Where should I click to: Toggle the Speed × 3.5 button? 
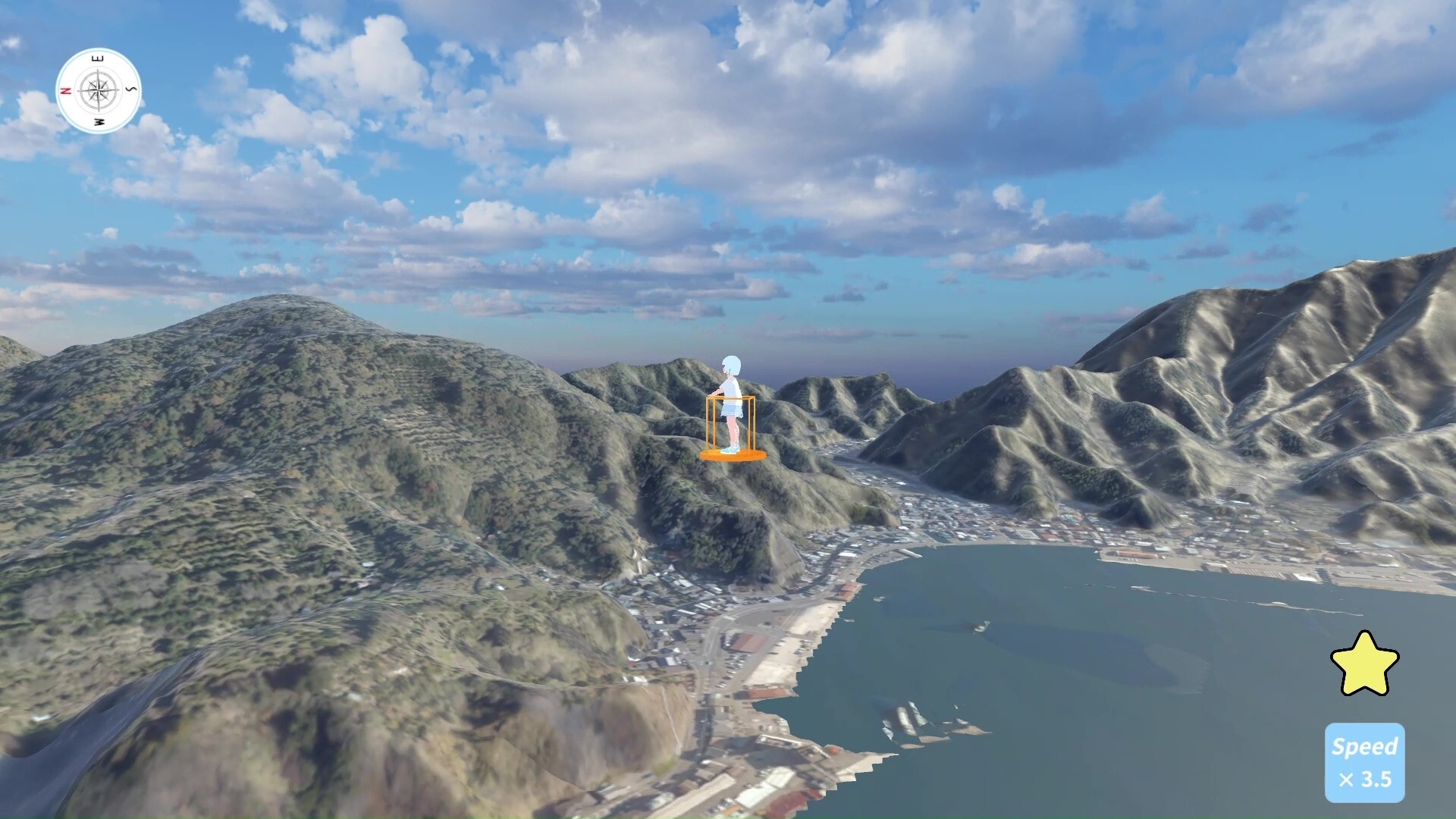1364,762
